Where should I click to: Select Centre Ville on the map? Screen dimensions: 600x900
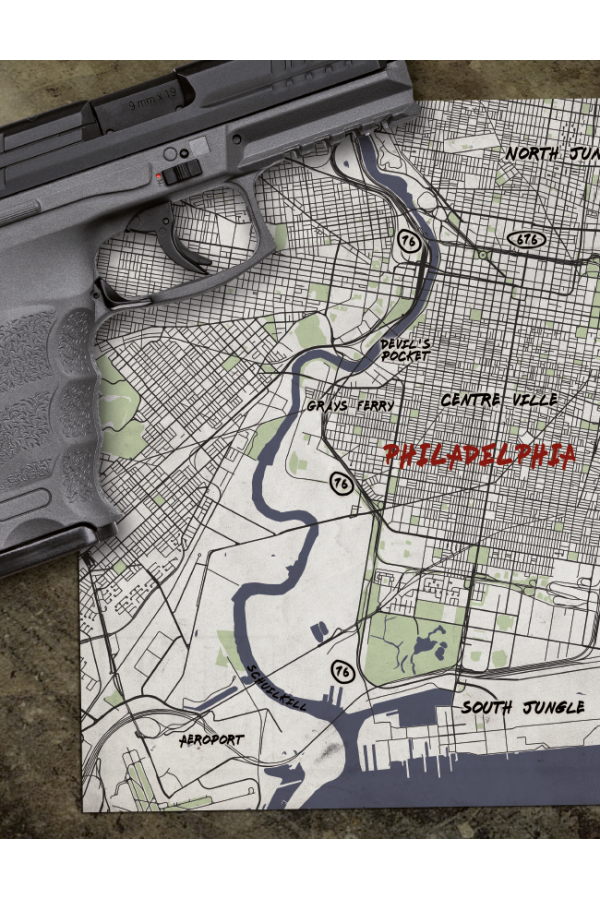(x=499, y=400)
